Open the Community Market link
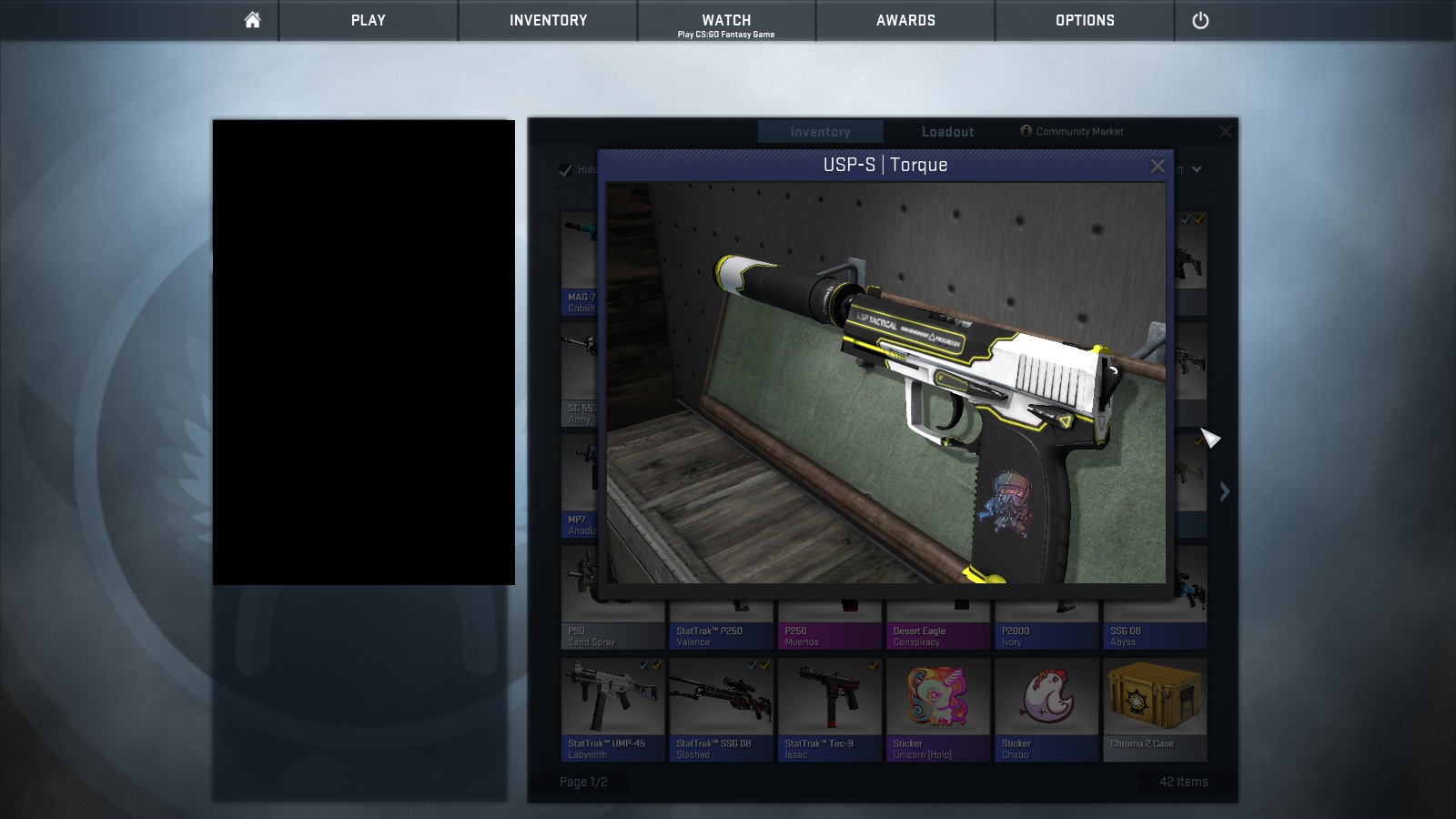 click(1072, 132)
